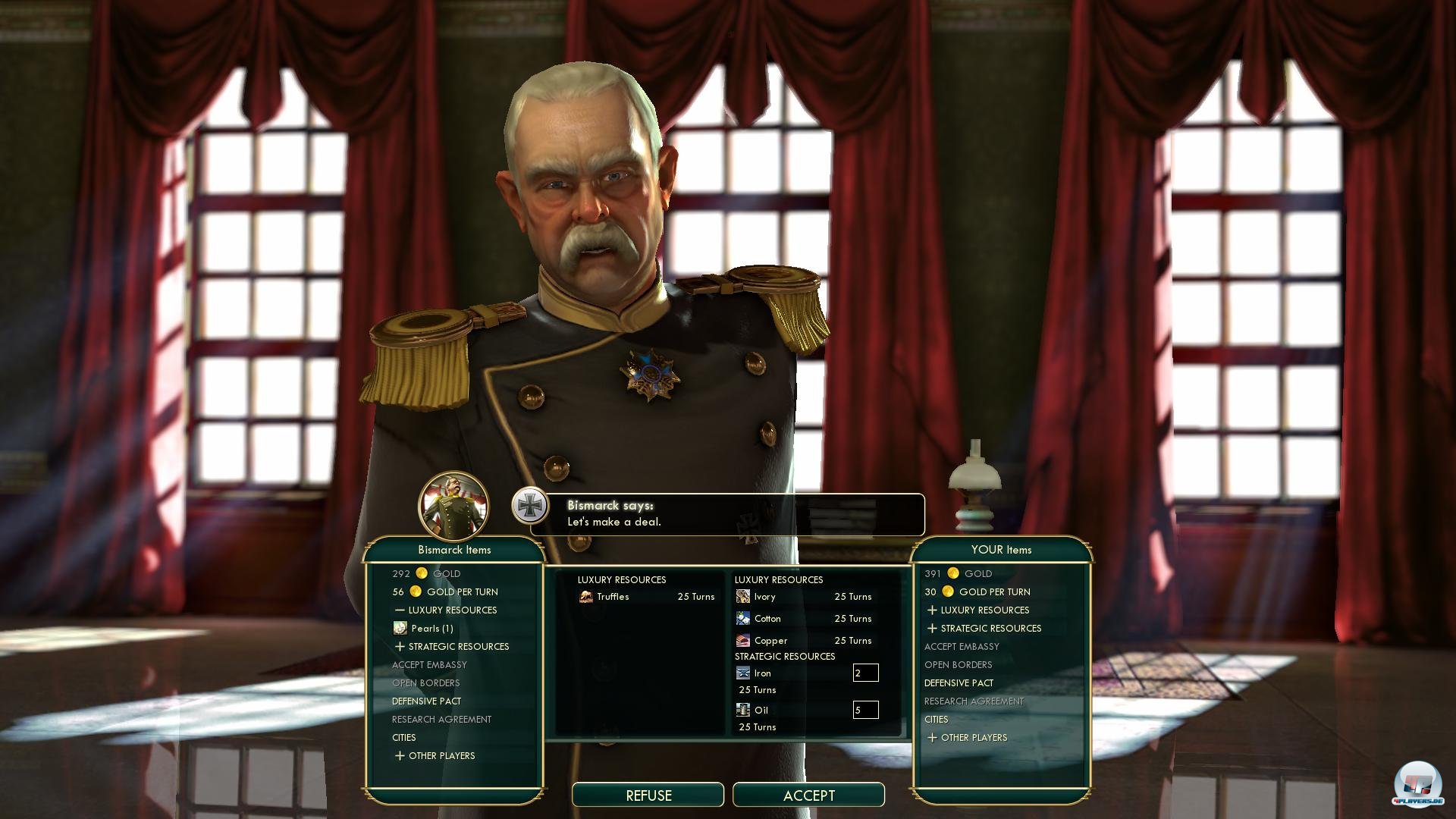Screen dimensions: 1456x819
Task: Edit the Oil quantity field
Action: pyautogui.click(x=865, y=710)
